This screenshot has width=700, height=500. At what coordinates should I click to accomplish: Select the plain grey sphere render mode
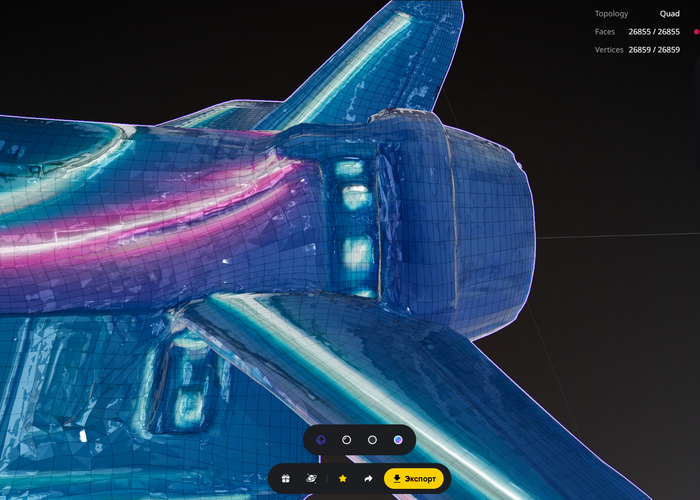(372, 439)
